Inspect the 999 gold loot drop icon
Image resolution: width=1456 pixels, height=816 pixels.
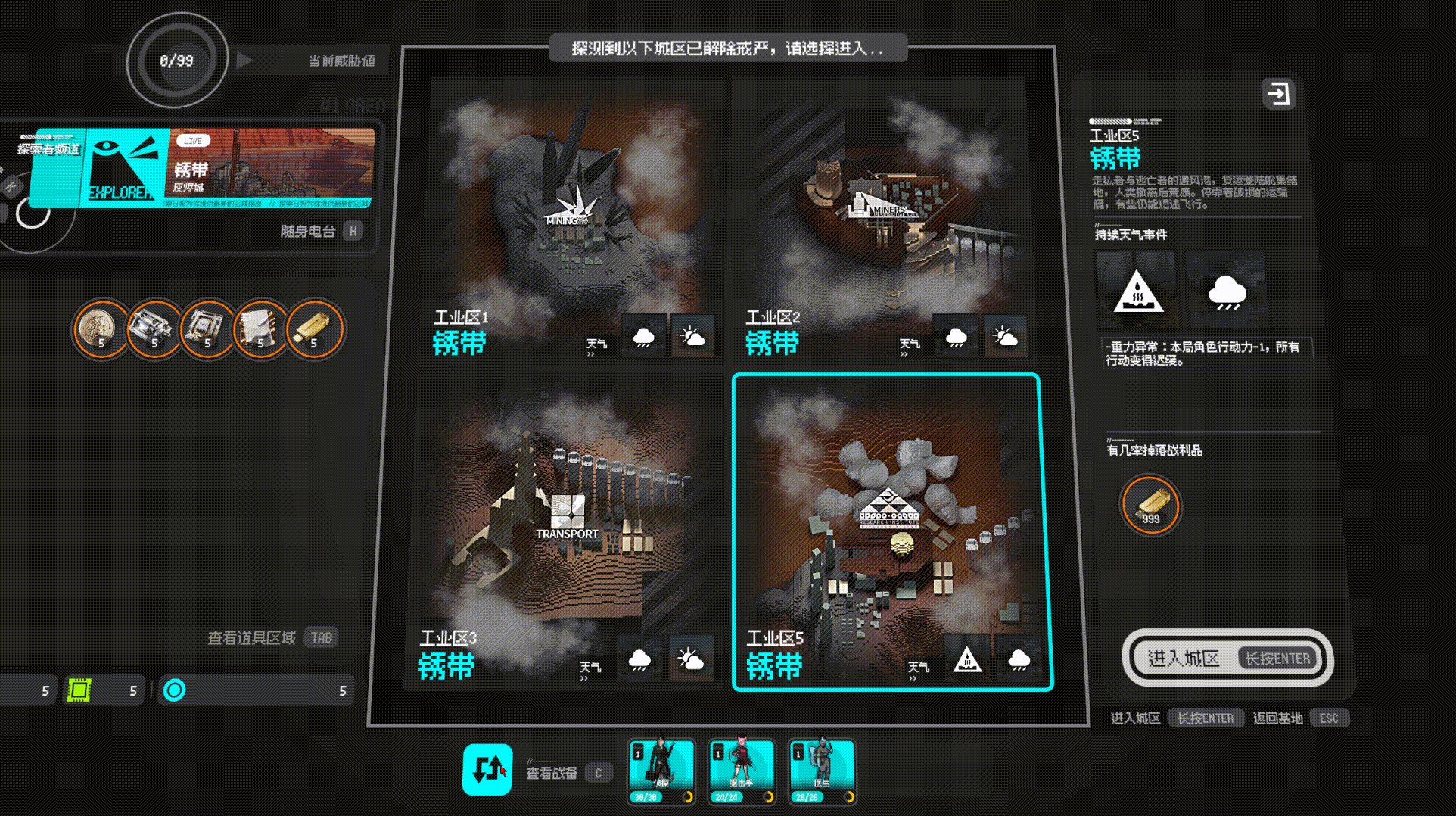1150,505
